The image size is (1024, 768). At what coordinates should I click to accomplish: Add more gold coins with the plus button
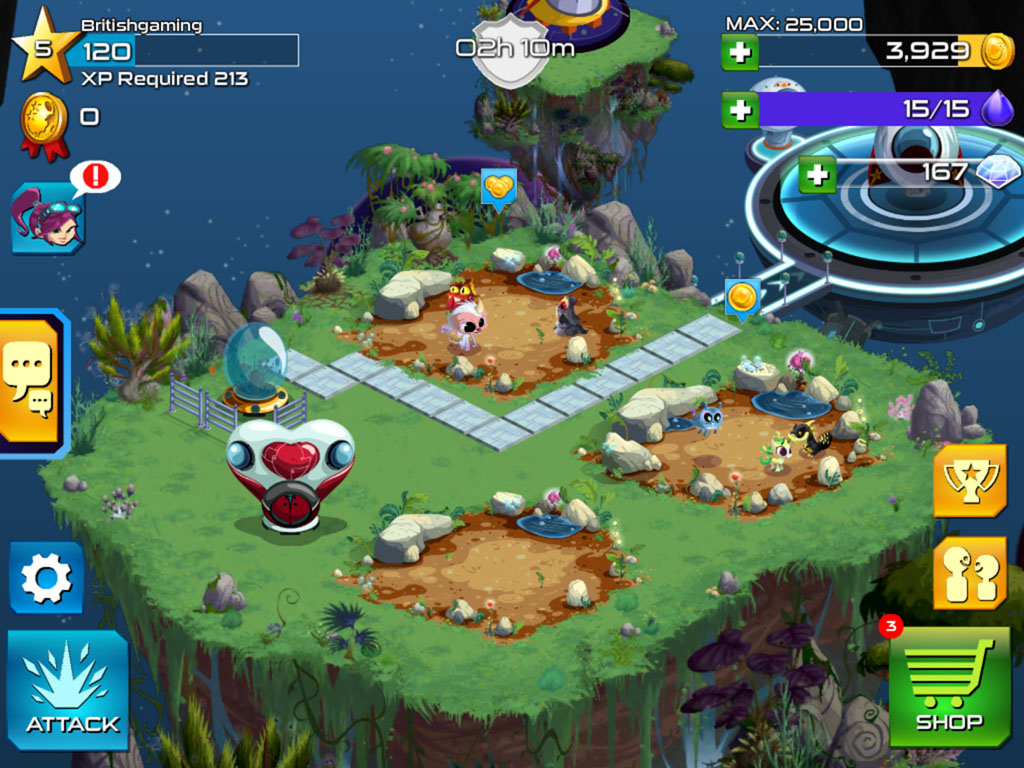(740, 52)
